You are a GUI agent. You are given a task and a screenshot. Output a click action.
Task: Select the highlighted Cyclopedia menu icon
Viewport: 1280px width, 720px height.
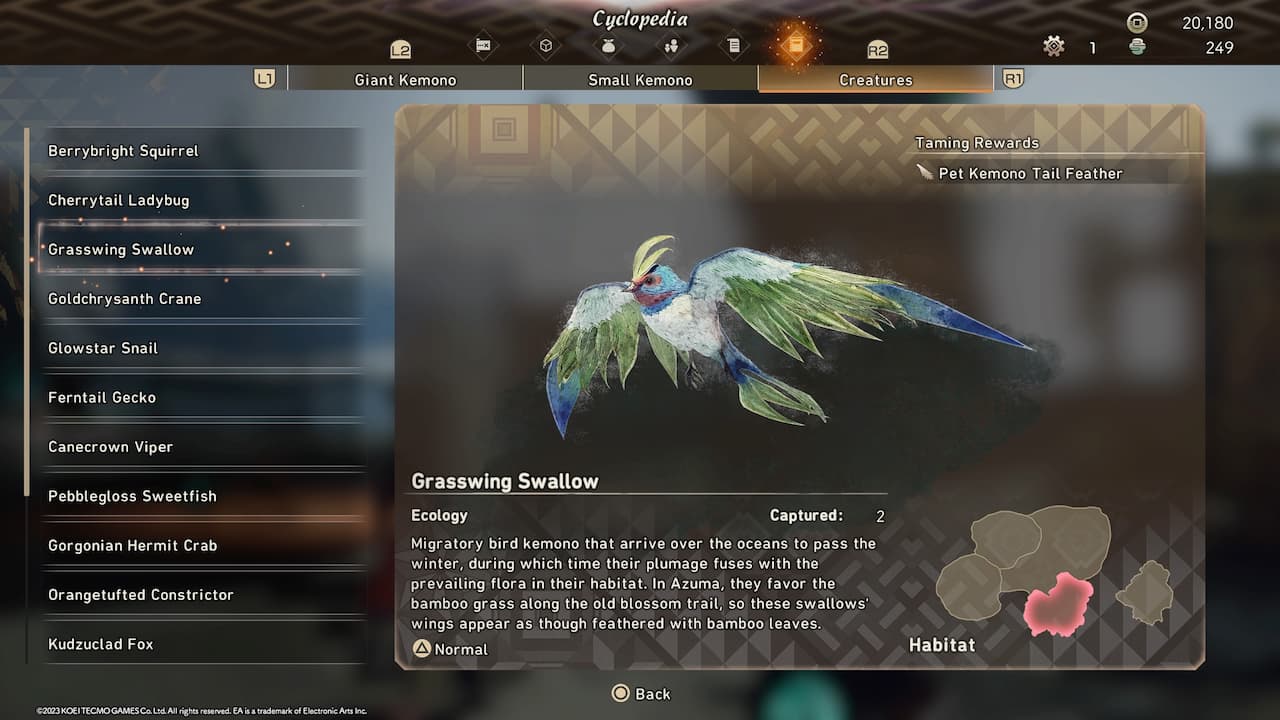click(x=797, y=45)
